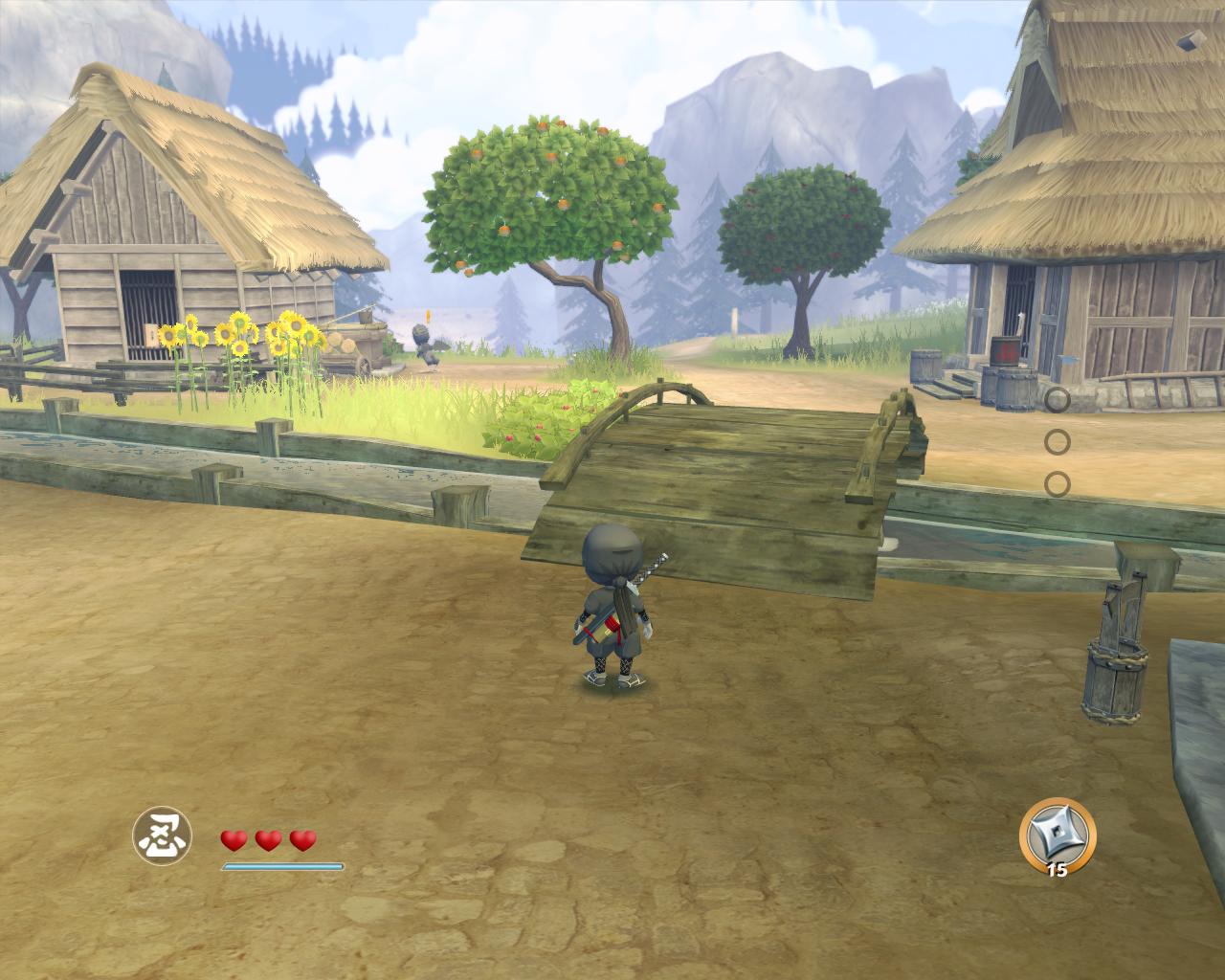Click the blue stamina bar under the hearts
This screenshot has height=980, width=1225.
click(282, 864)
